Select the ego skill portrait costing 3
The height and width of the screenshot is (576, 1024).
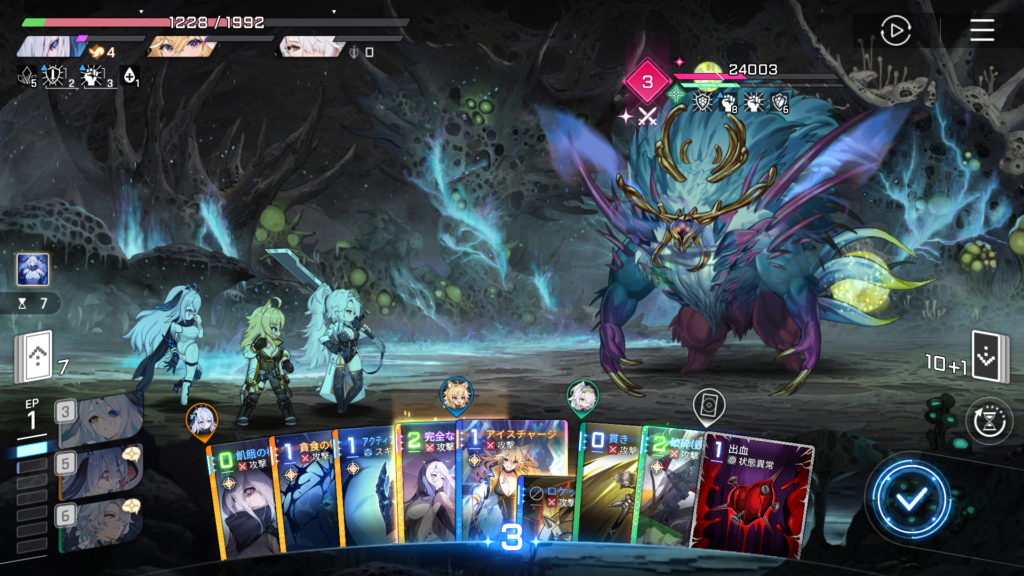(x=100, y=420)
